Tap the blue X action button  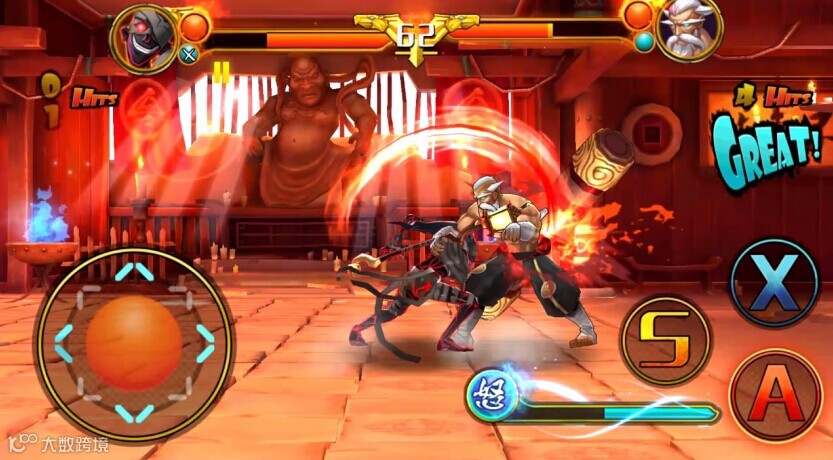(x=775, y=283)
